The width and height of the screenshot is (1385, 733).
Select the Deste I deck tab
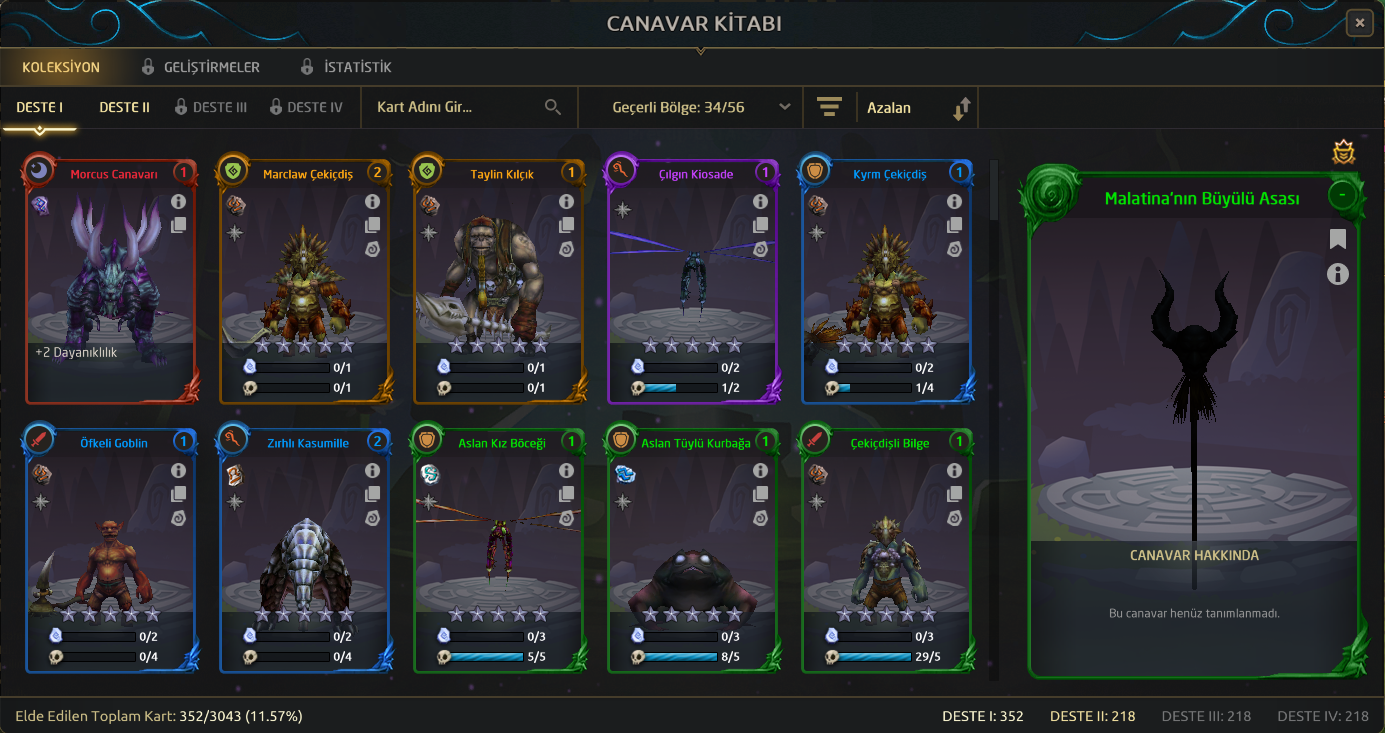pos(40,107)
